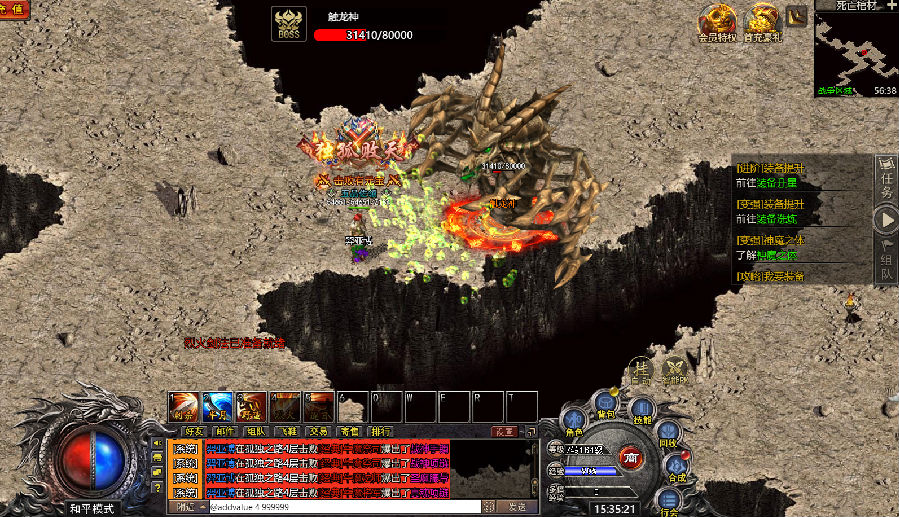Activate the 半月 blue slash skill
Screen dimensions: 899x517
click(x=218, y=406)
